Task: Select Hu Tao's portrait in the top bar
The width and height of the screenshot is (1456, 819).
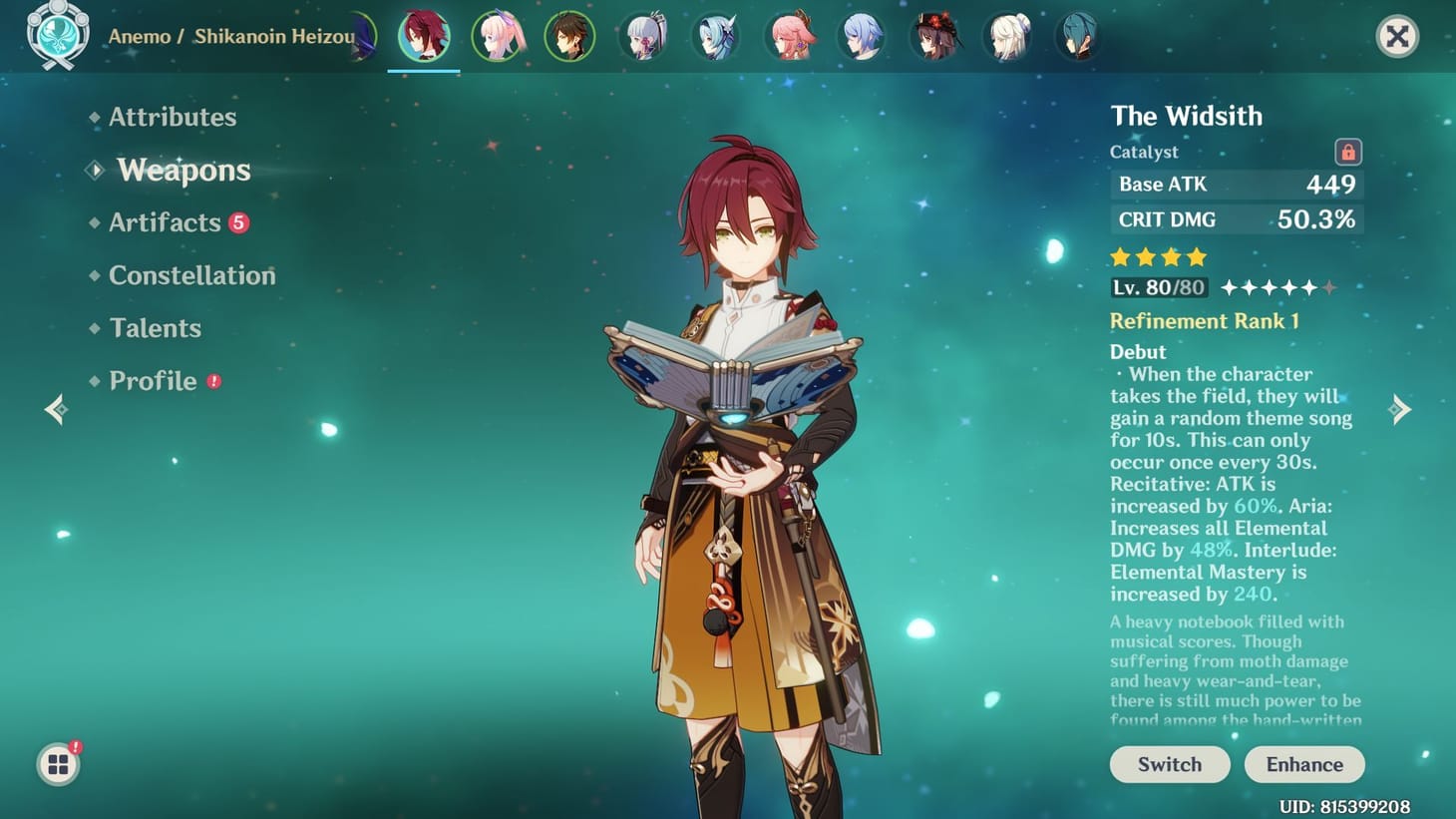Action: point(935,36)
